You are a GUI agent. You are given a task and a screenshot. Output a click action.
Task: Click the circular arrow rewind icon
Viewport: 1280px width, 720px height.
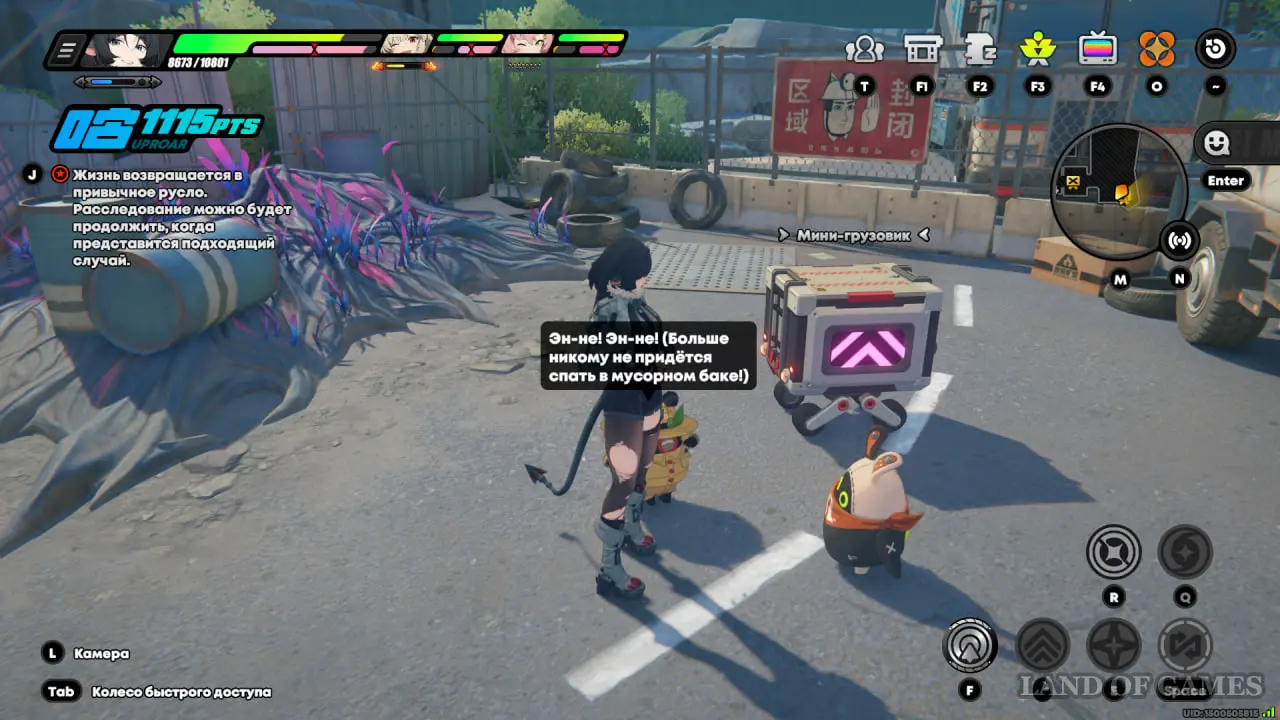1216,49
